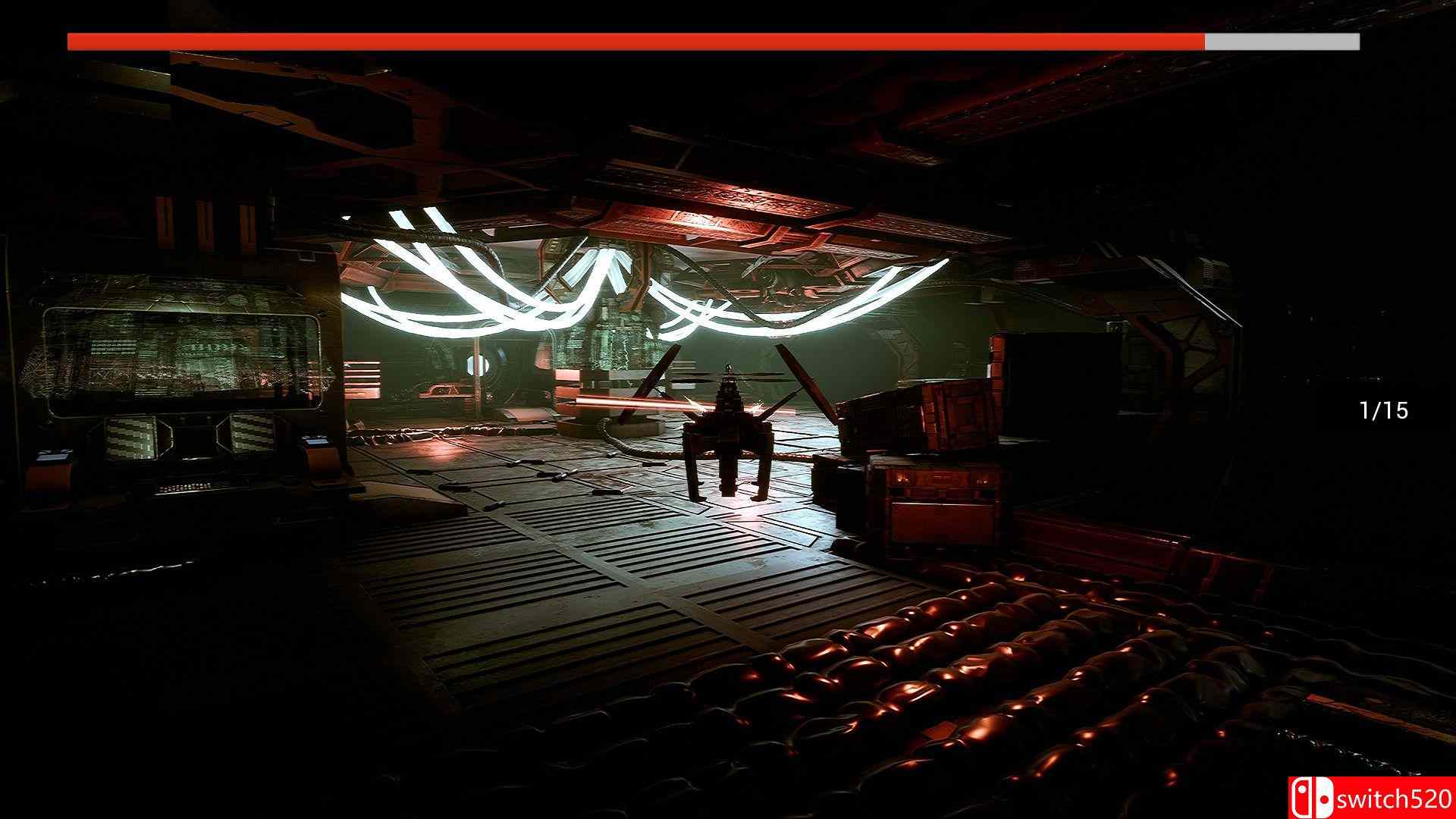Click the orange terminal on the console's left side

pyautogui.click(x=52, y=467)
